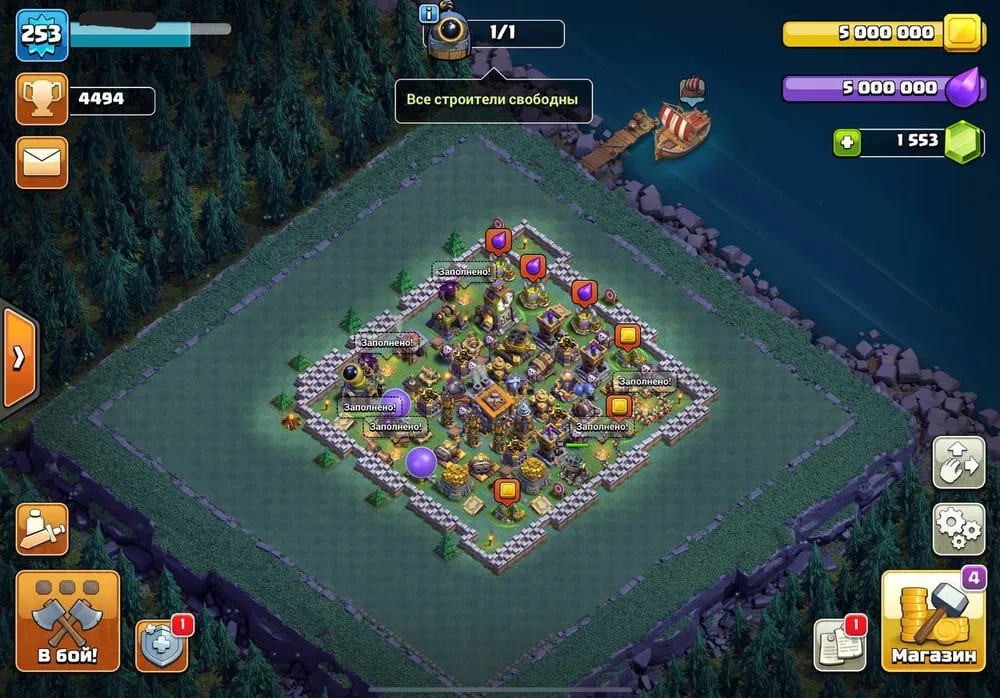Open the layout editor hand button
This screenshot has width=1000, height=698.
click(x=958, y=461)
